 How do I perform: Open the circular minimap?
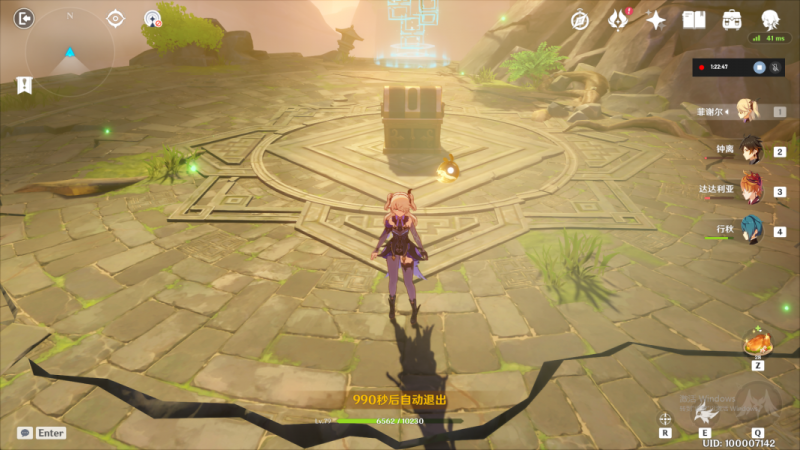[x=69, y=52]
